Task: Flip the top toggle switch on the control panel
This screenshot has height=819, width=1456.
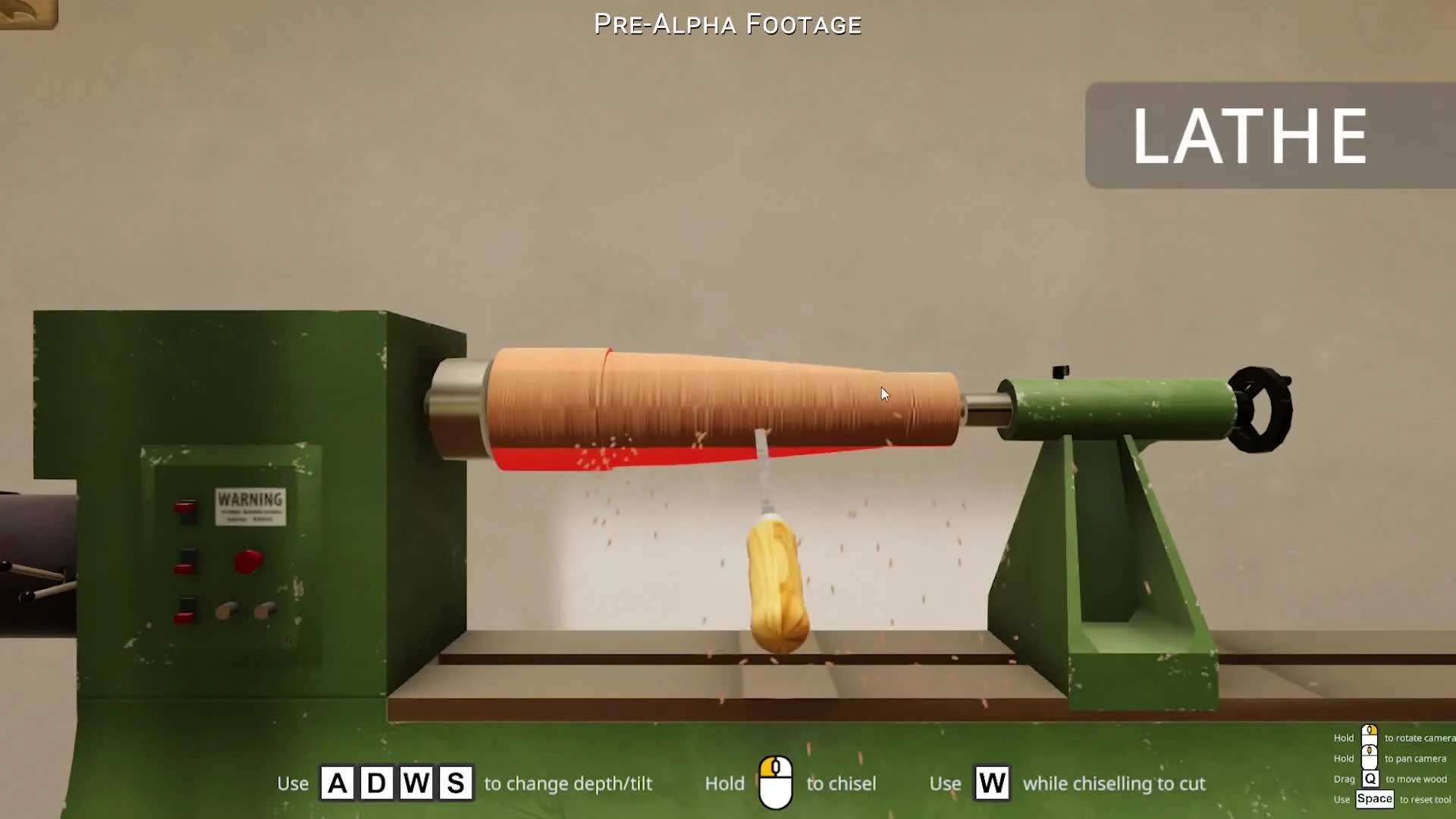Action: coord(186,510)
